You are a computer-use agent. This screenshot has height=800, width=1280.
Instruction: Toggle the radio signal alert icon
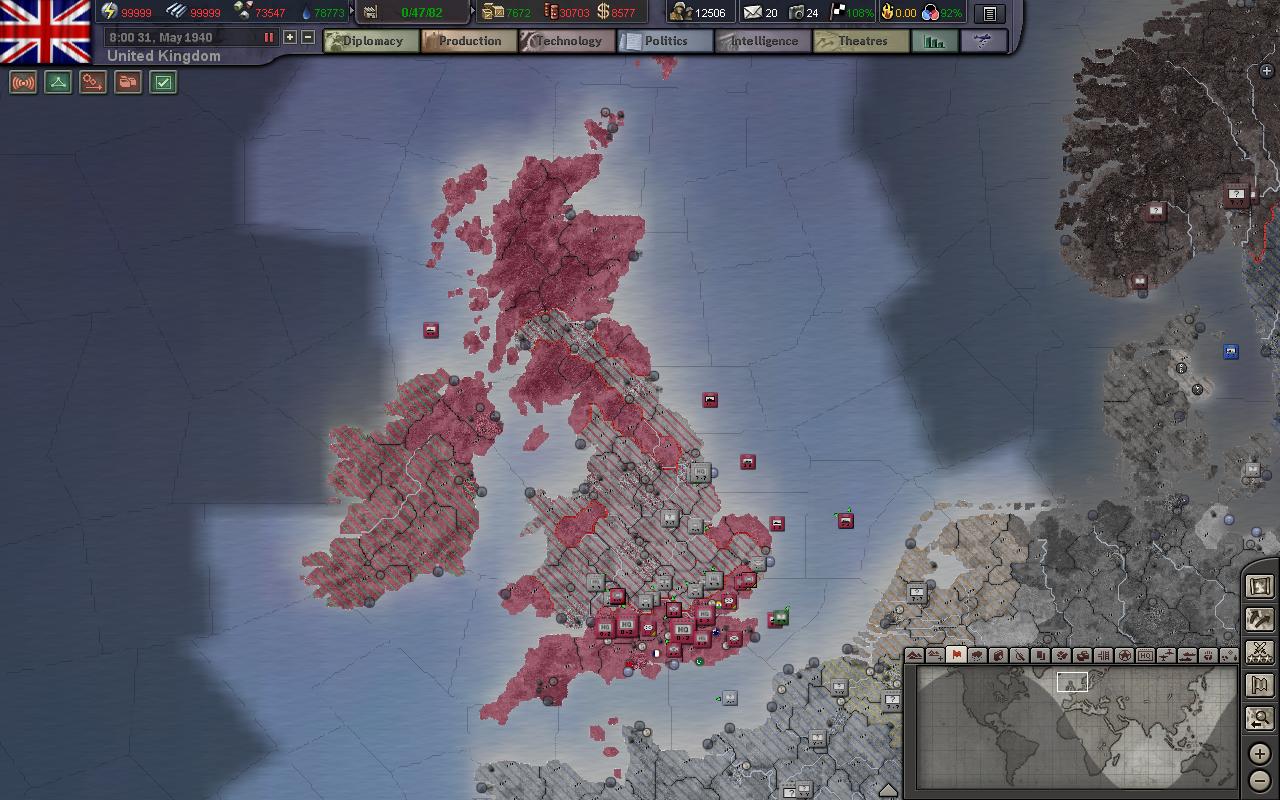coord(23,82)
